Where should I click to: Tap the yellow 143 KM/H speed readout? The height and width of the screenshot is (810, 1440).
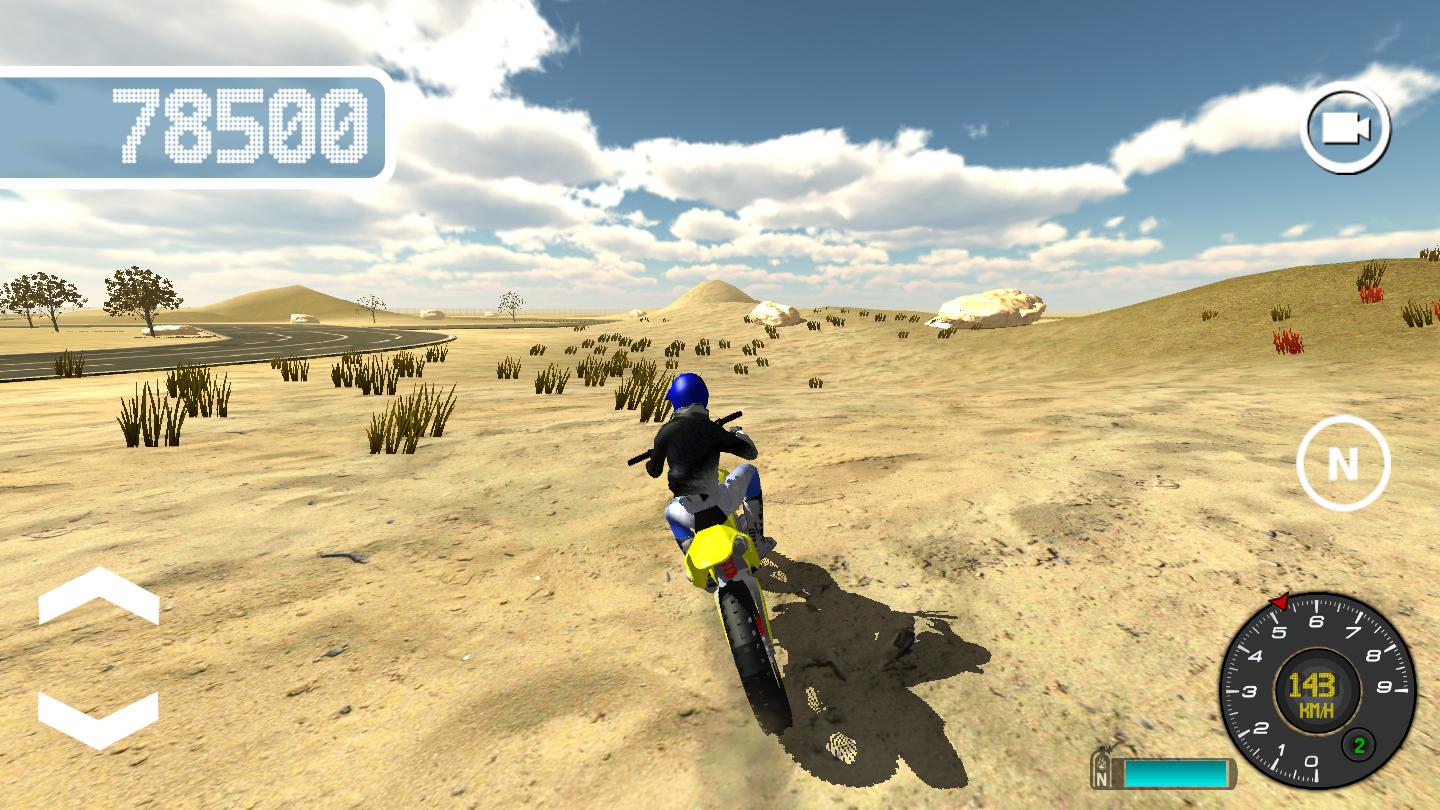[1311, 685]
